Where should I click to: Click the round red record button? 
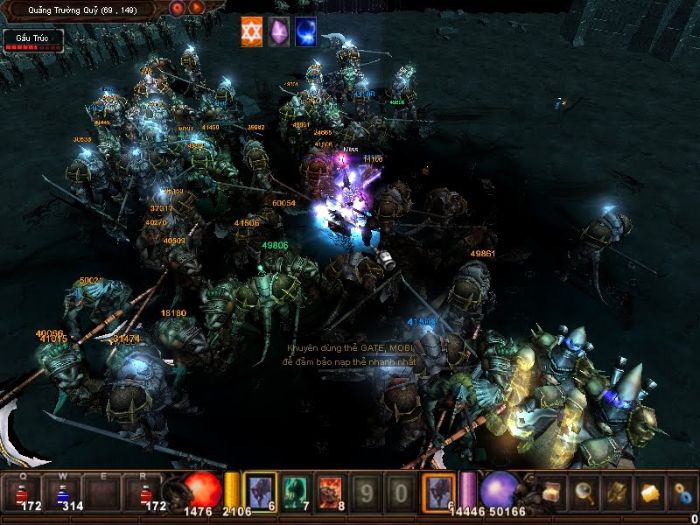click(177, 9)
